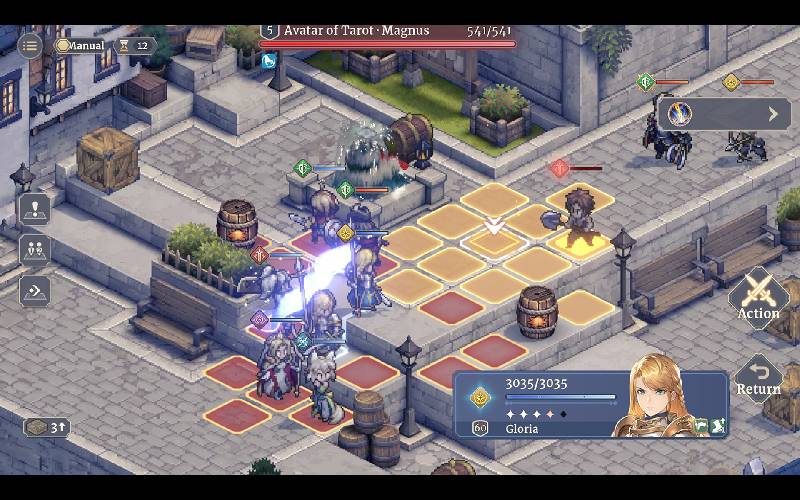Toggle the Manual battle mode
Viewport: 800px width, 500px height.
coord(80,45)
